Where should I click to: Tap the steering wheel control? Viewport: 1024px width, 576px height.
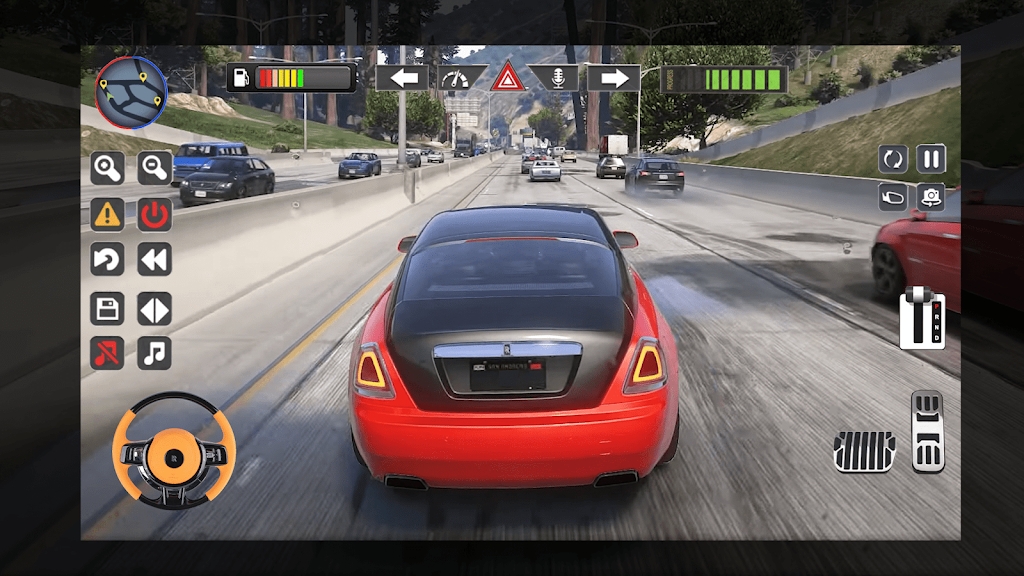point(174,450)
